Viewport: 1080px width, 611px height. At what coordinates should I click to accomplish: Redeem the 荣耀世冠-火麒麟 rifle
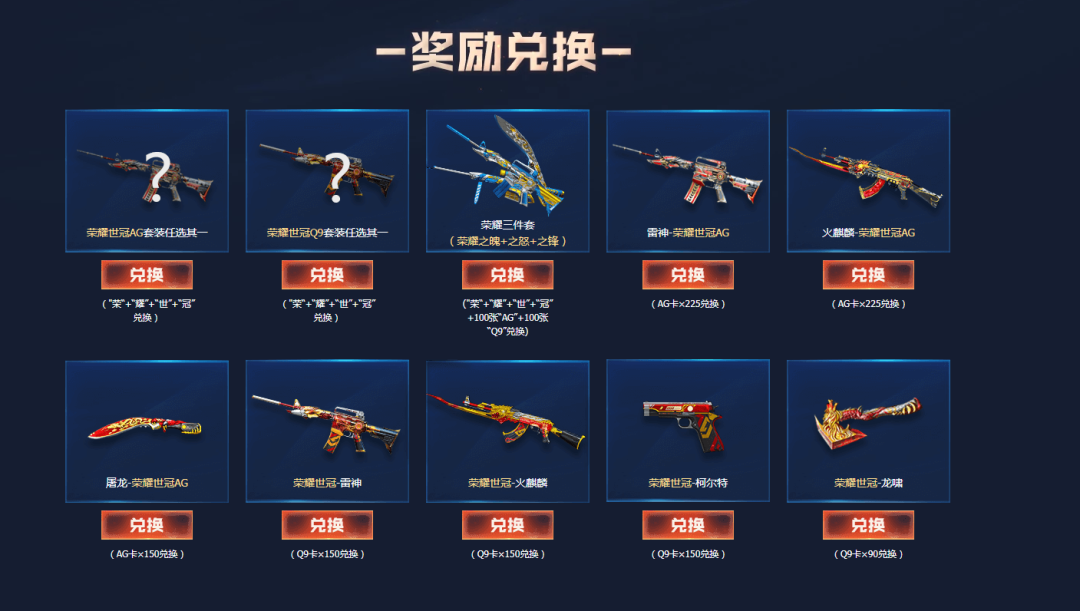pyautogui.click(x=507, y=525)
